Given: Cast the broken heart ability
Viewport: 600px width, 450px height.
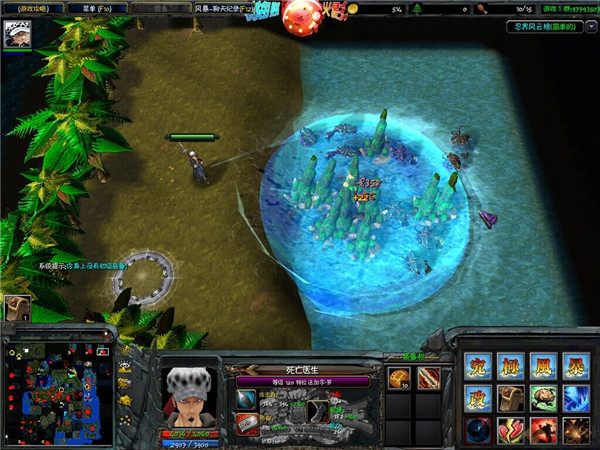Looking at the screenshot, I should (510, 430).
